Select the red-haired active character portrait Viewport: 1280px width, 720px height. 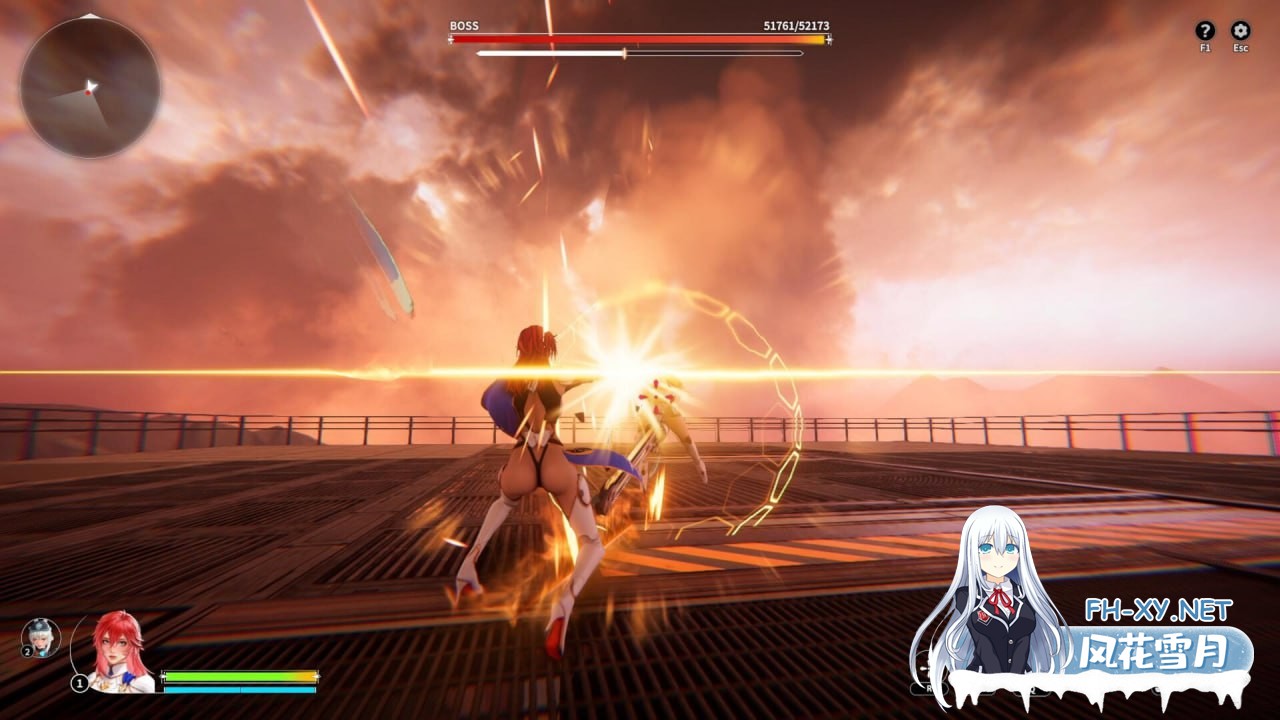point(118,650)
